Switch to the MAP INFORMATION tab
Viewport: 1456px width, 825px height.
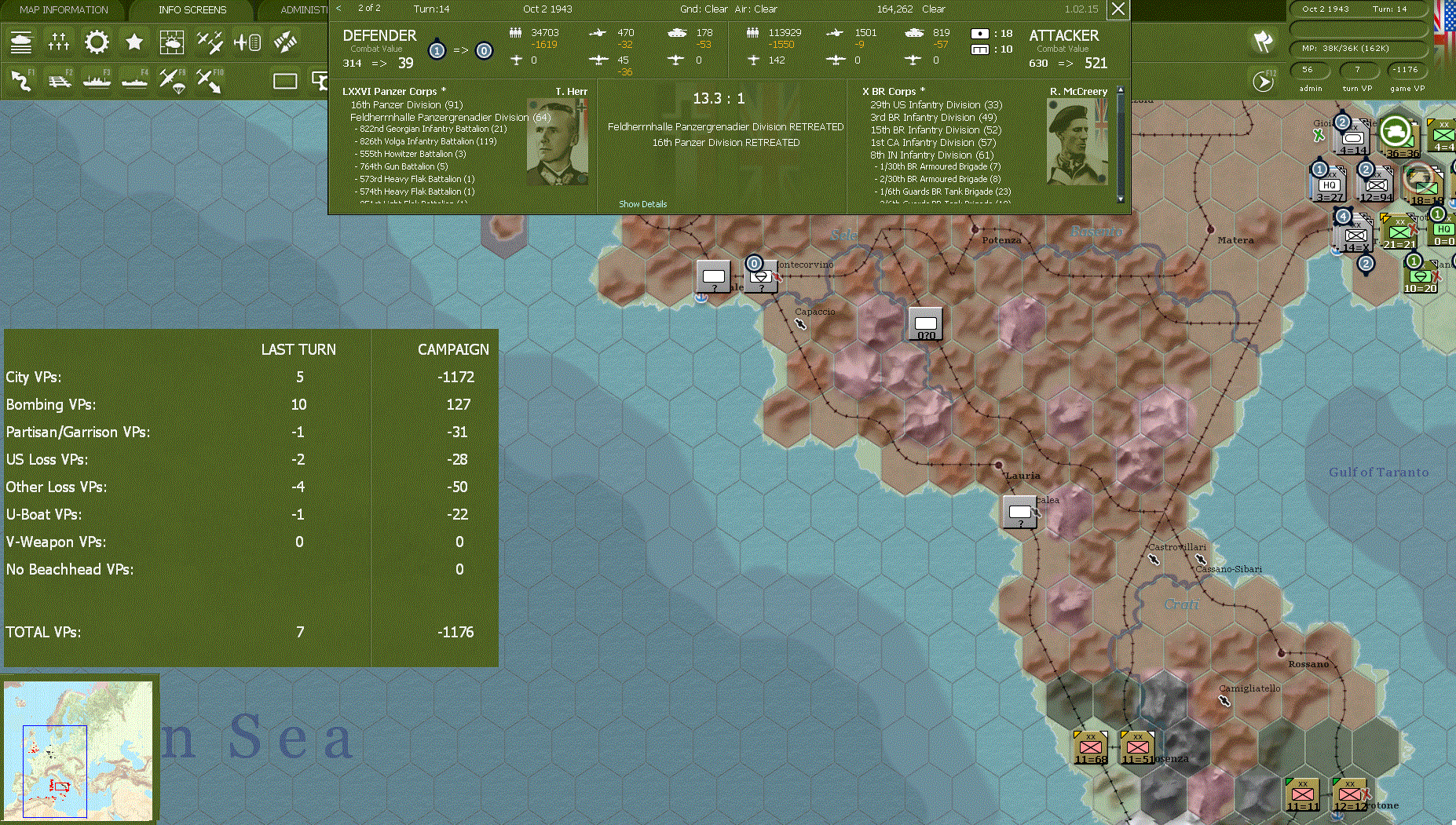point(63,9)
